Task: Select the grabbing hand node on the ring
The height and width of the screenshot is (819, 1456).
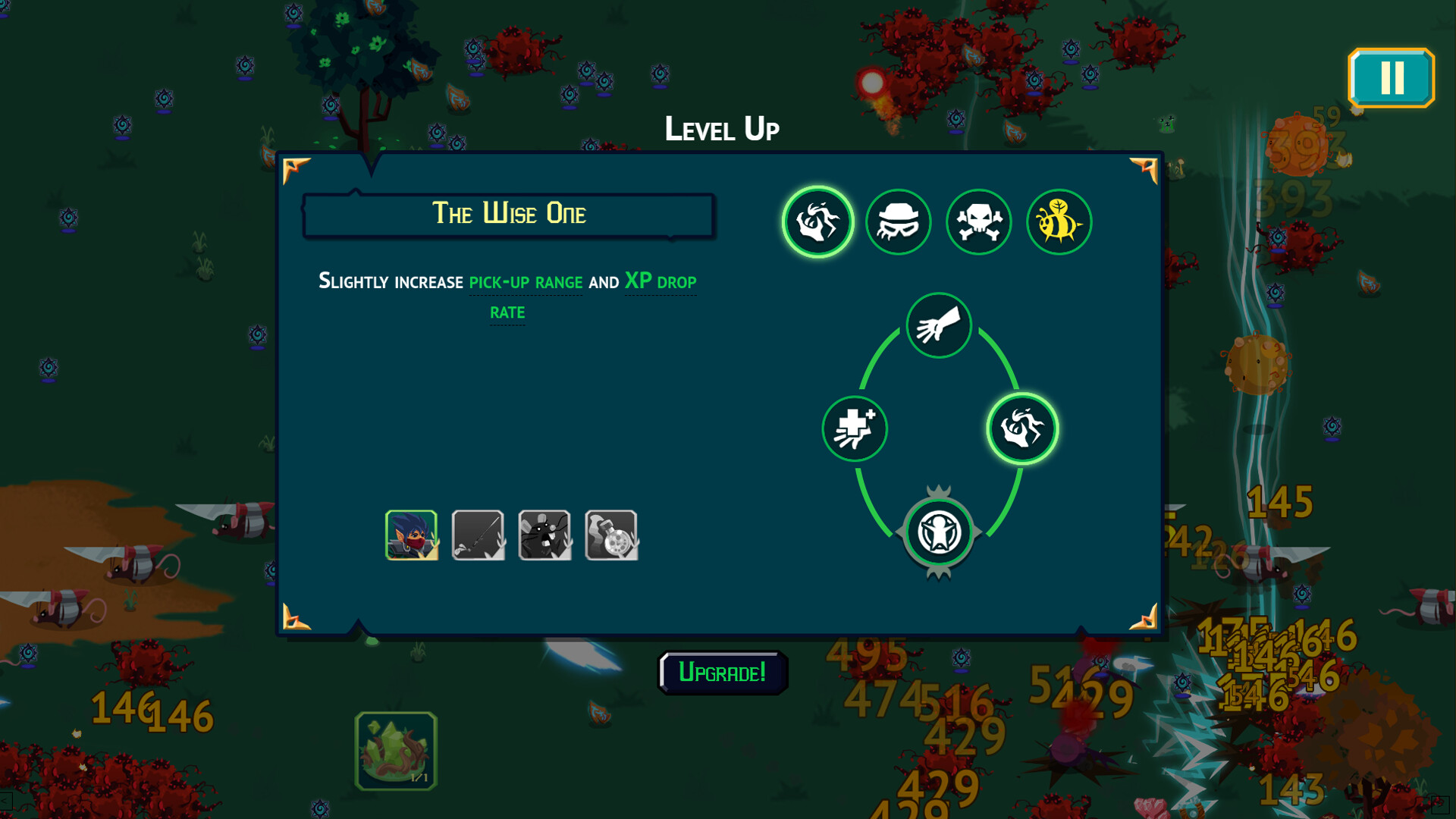Action: pyautogui.click(x=939, y=326)
